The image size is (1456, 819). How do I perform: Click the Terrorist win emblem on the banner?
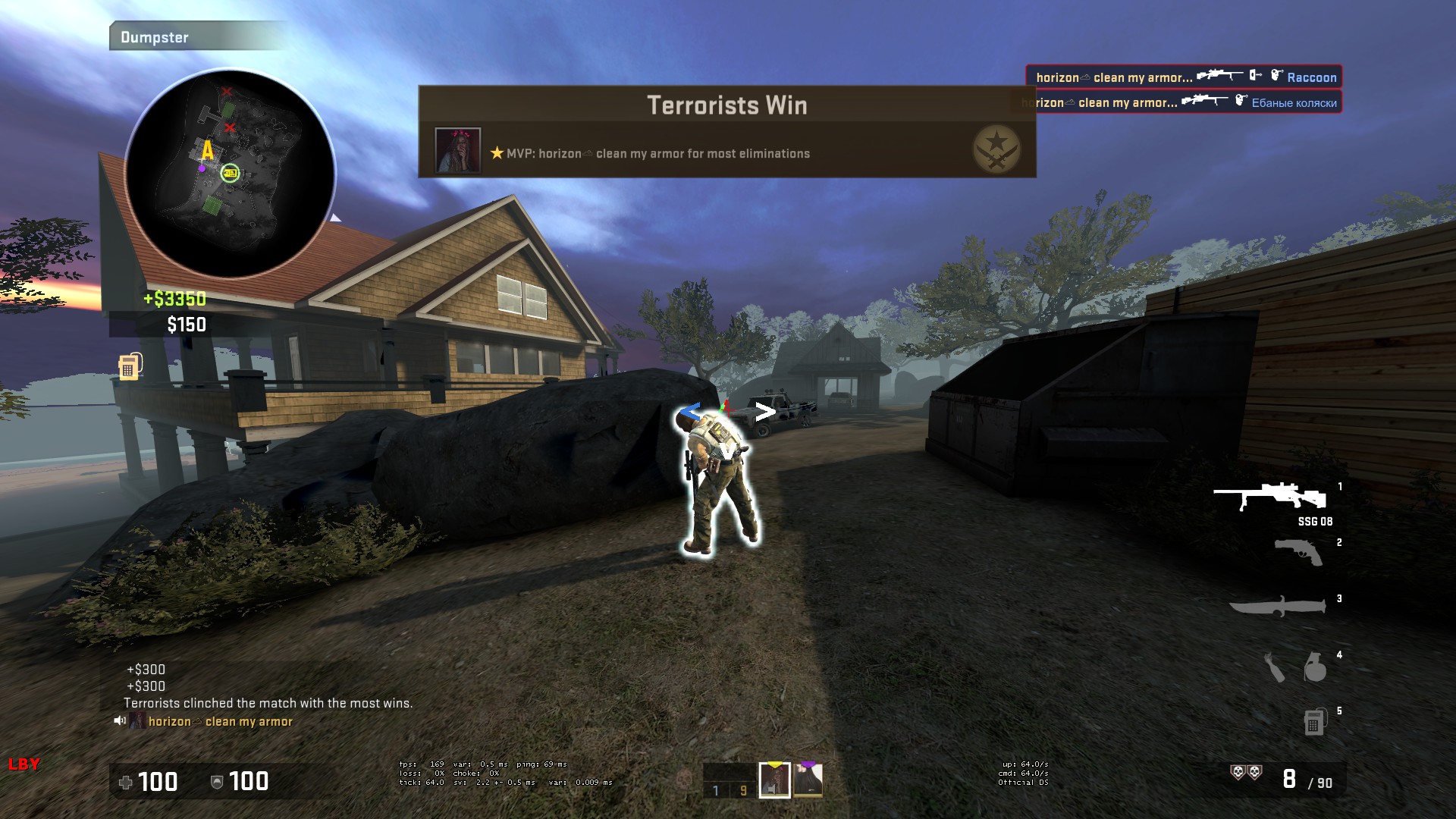point(996,147)
